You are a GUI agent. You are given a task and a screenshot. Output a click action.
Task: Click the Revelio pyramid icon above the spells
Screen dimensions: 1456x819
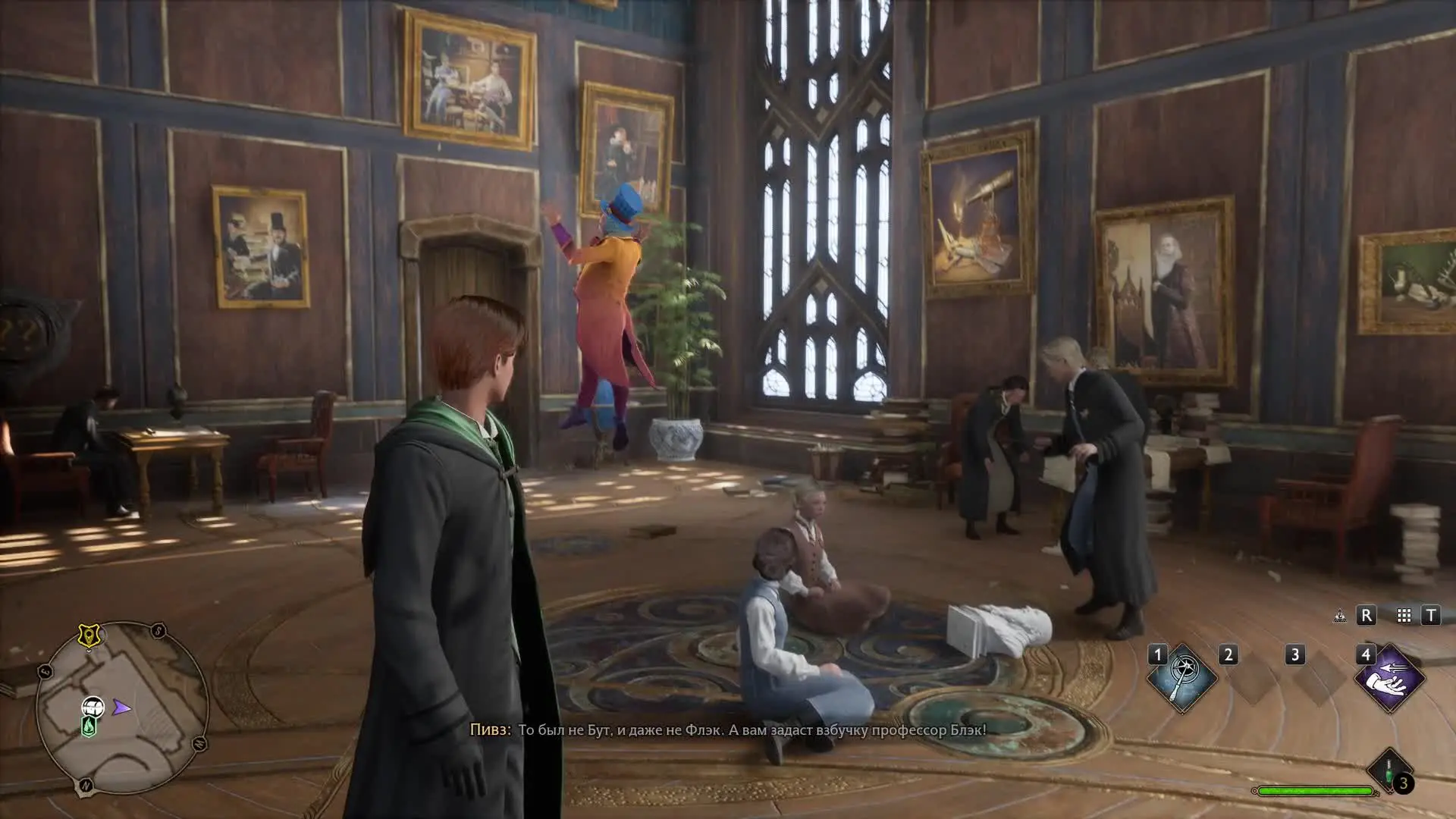(x=1340, y=616)
